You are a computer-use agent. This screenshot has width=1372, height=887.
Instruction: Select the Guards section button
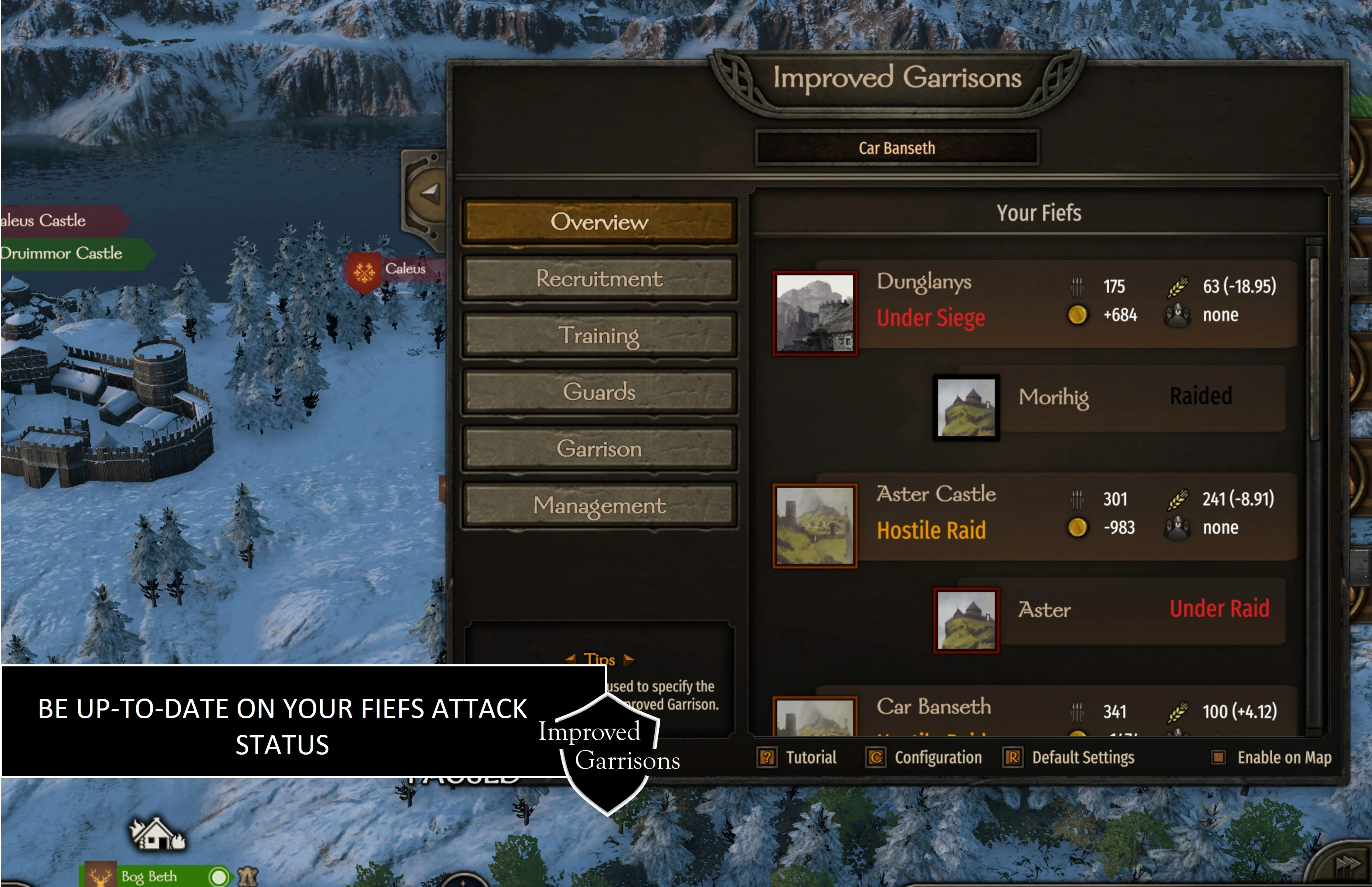click(x=599, y=392)
